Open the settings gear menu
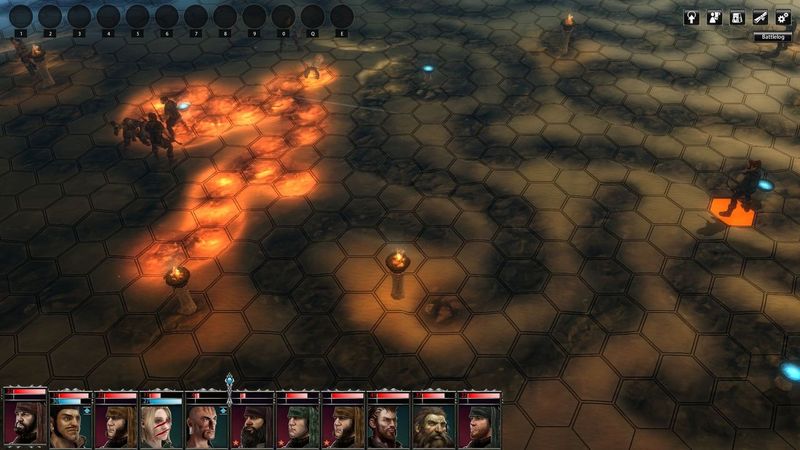This screenshot has height=450, width=800. (x=783, y=18)
